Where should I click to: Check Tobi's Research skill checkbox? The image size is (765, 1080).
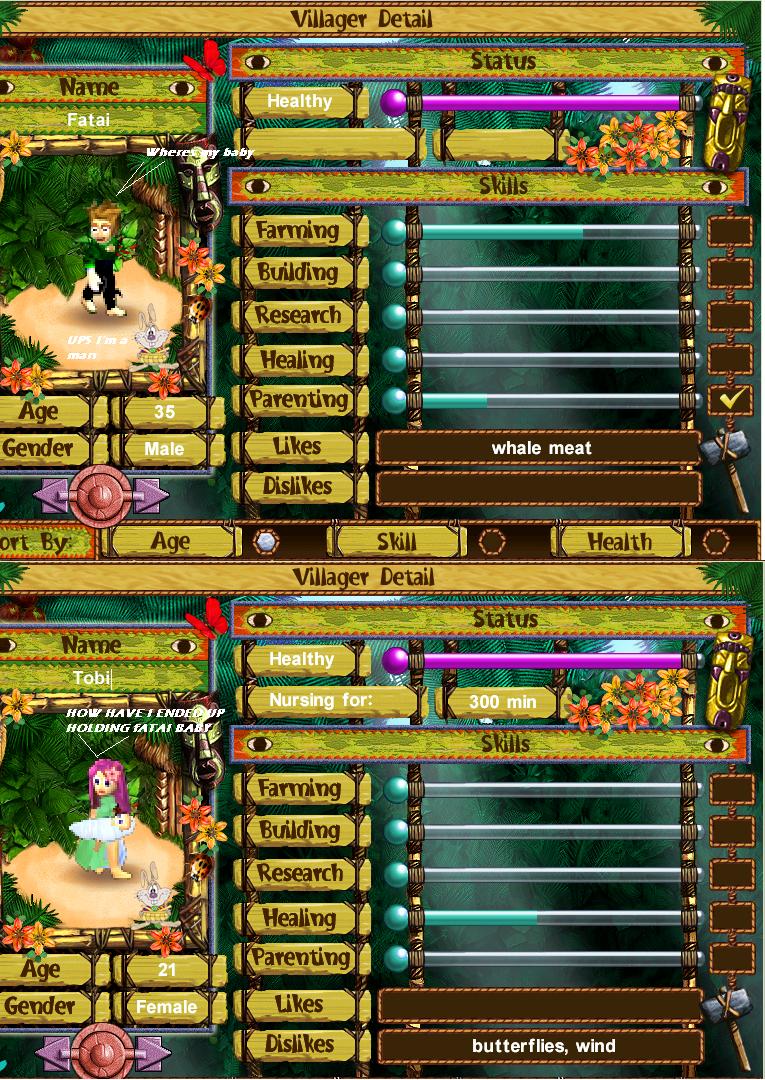tap(732, 874)
